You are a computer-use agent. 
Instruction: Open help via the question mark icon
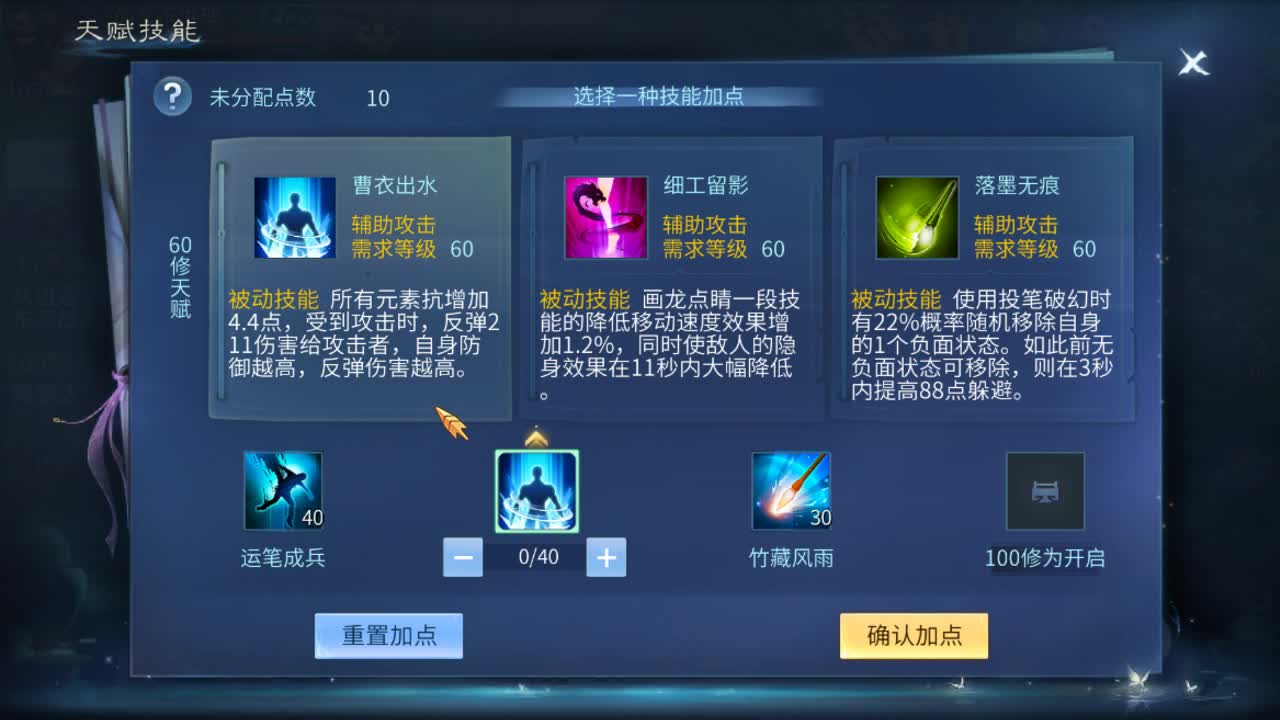[170, 97]
